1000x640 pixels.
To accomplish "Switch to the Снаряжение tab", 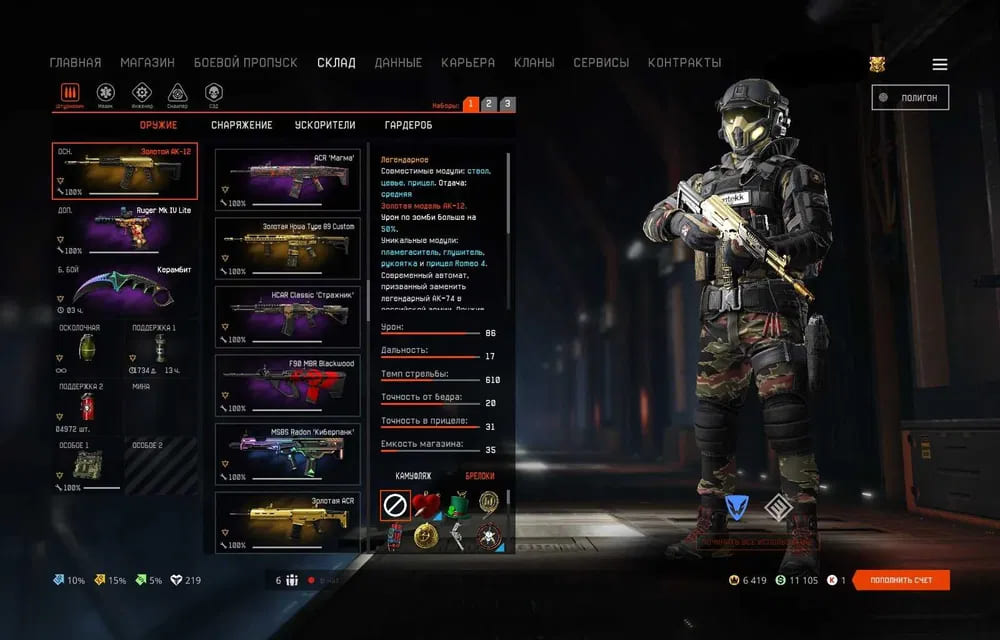I will [241, 125].
